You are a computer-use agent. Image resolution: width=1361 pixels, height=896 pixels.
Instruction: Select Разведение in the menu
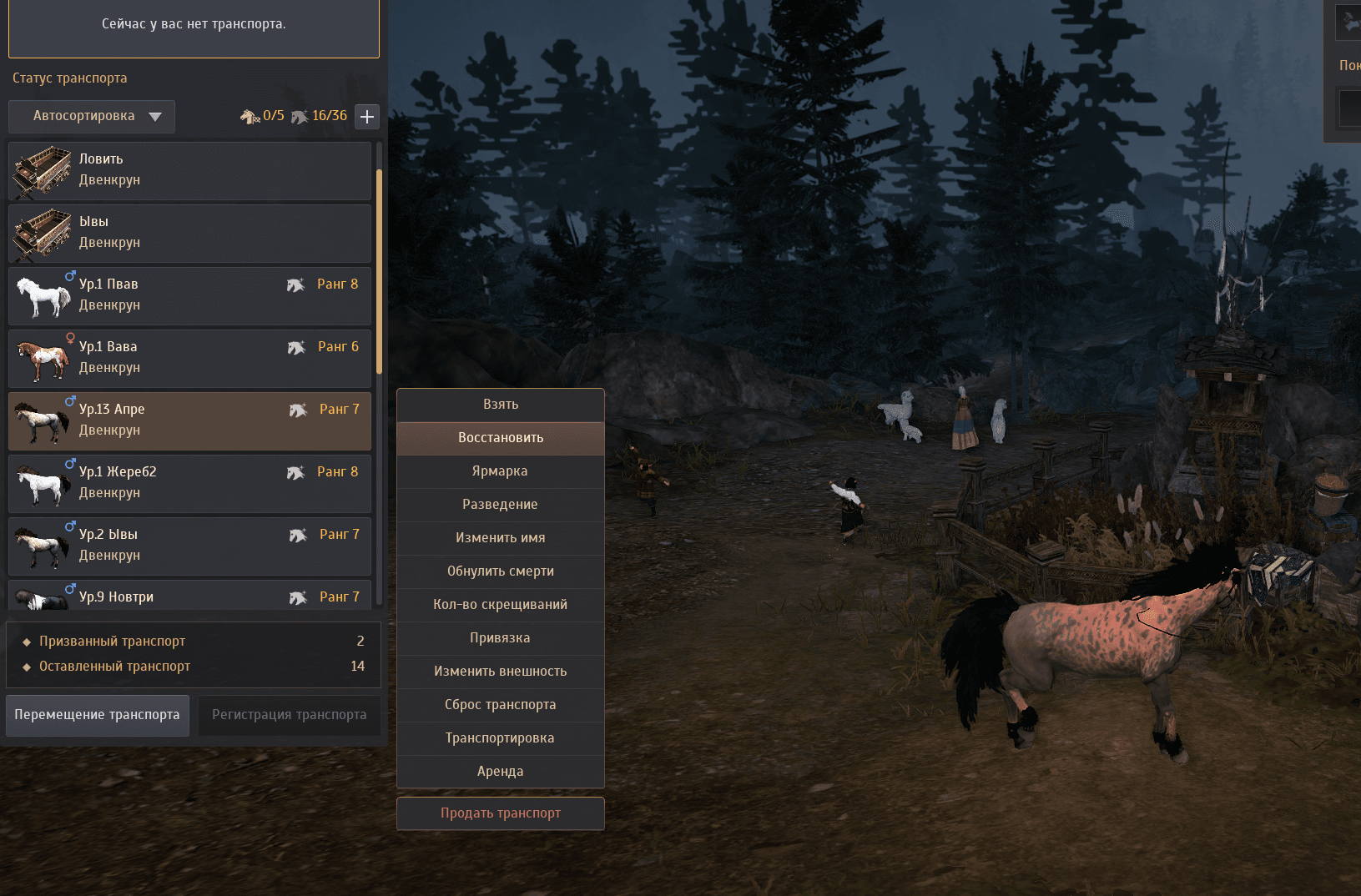(501, 505)
